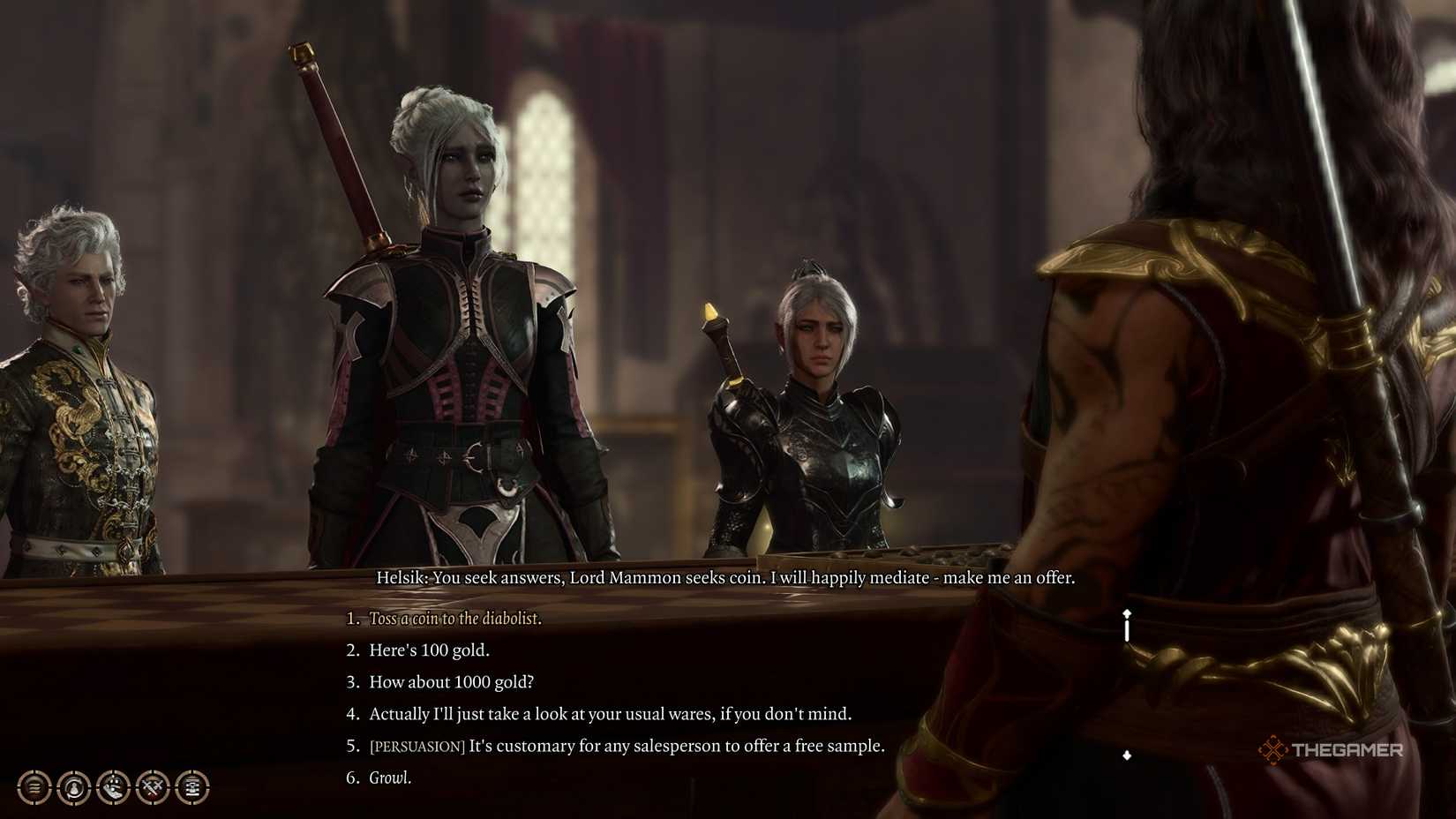Select the 'Here's 100 gold.' dialogue option

430,650
